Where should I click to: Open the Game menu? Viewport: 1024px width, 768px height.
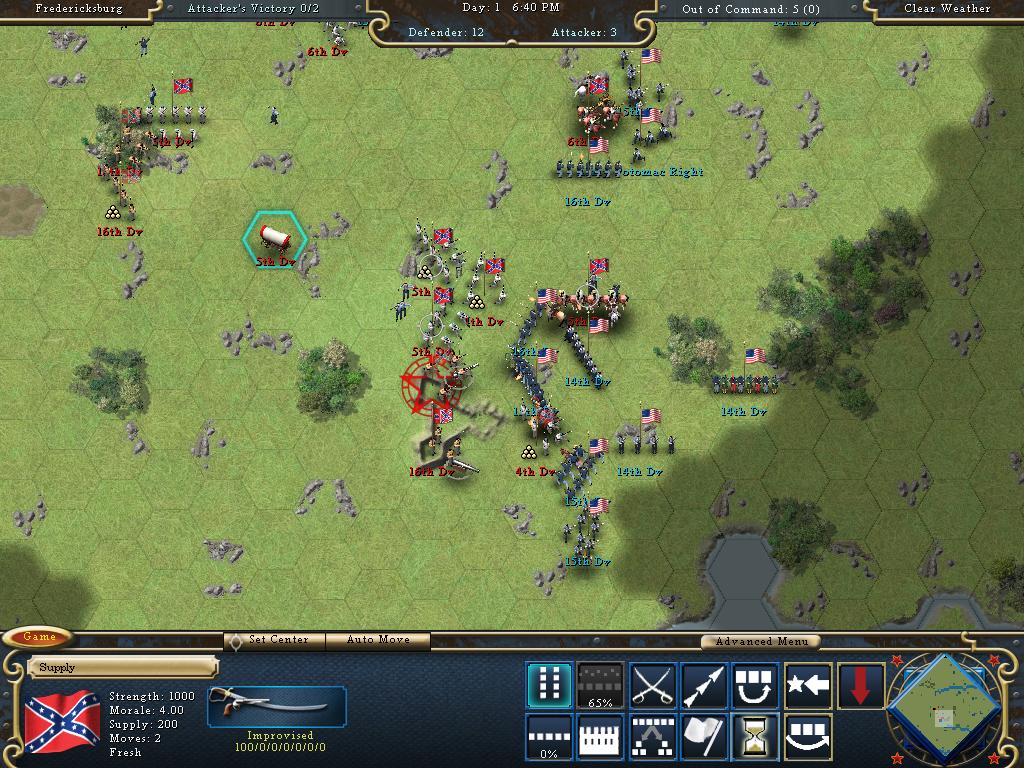(x=40, y=637)
